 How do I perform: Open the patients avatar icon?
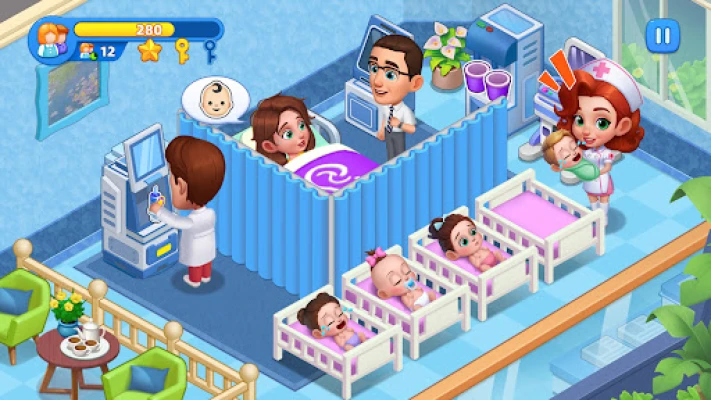click(48, 40)
